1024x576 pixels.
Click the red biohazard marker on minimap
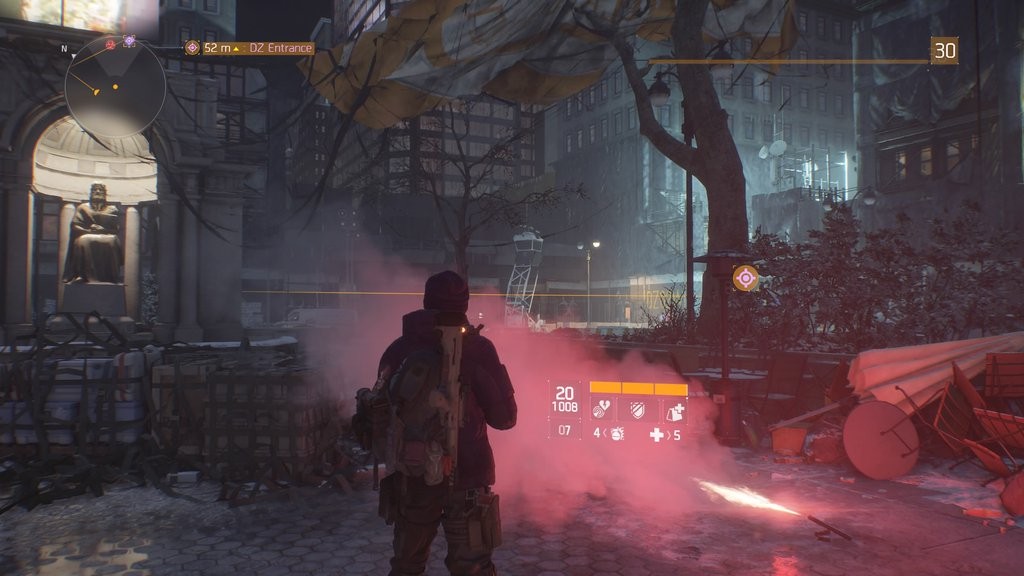pyautogui.click(x=110, y=44)
